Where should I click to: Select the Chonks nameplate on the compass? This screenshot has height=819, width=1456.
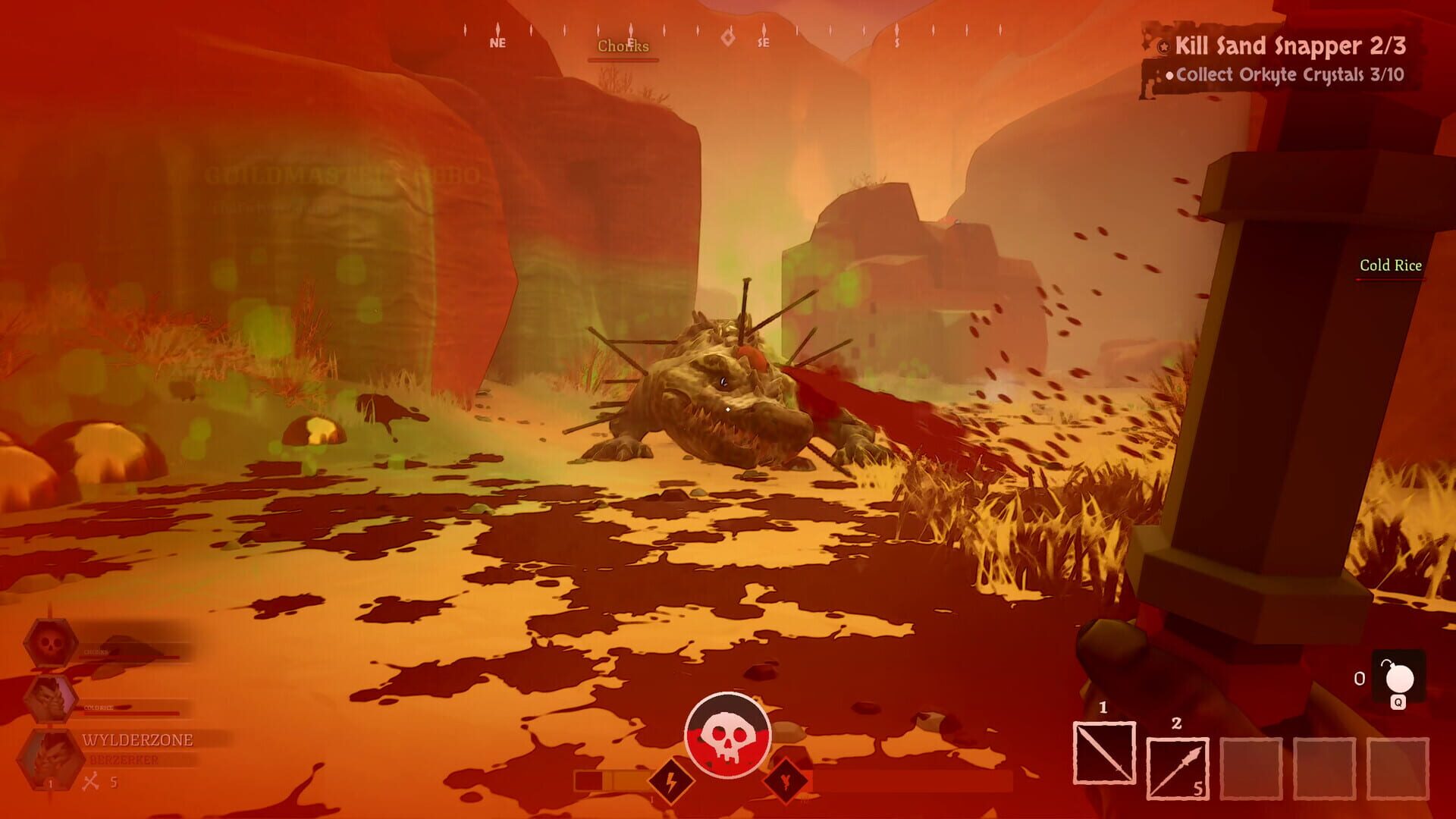(623, 45)
